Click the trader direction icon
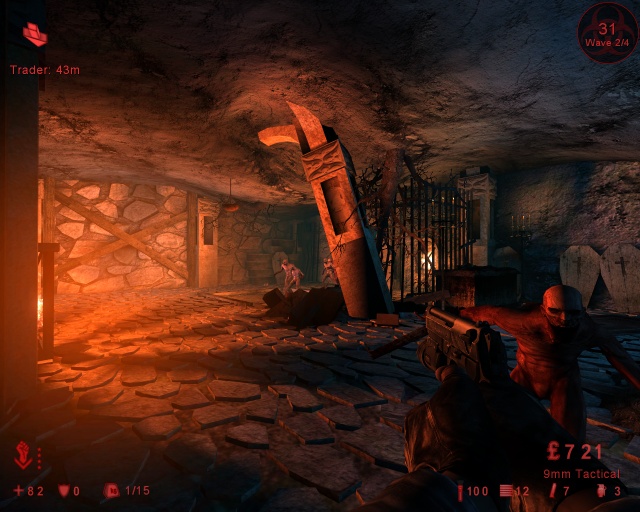Screen dimensions: 640x512 click(35, 34)
